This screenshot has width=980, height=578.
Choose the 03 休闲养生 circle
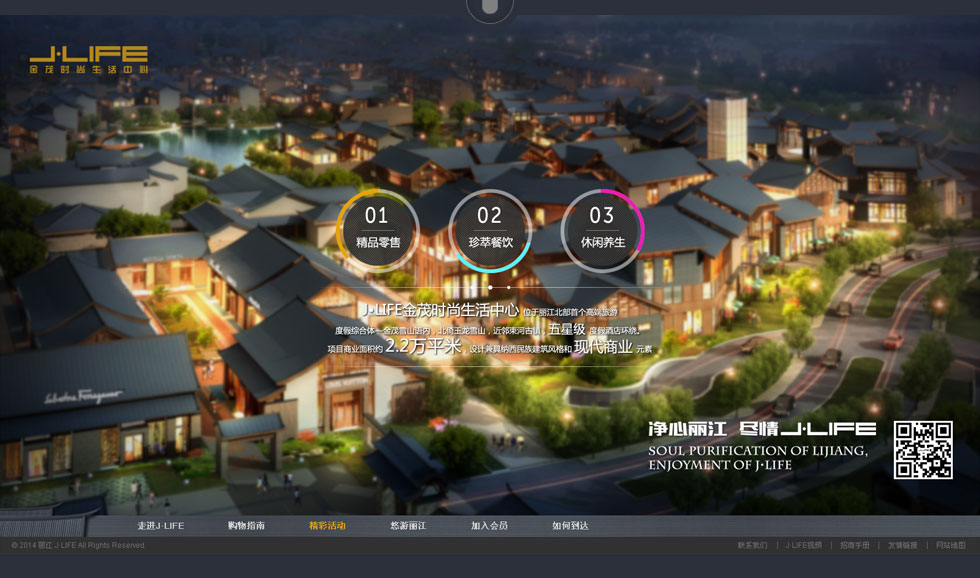(602, 230)
